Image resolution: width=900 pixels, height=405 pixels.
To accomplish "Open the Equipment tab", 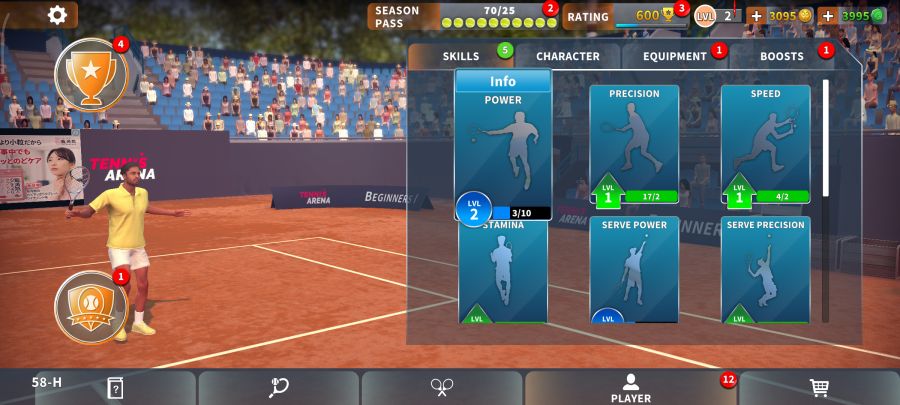I will tap(675, 56).
